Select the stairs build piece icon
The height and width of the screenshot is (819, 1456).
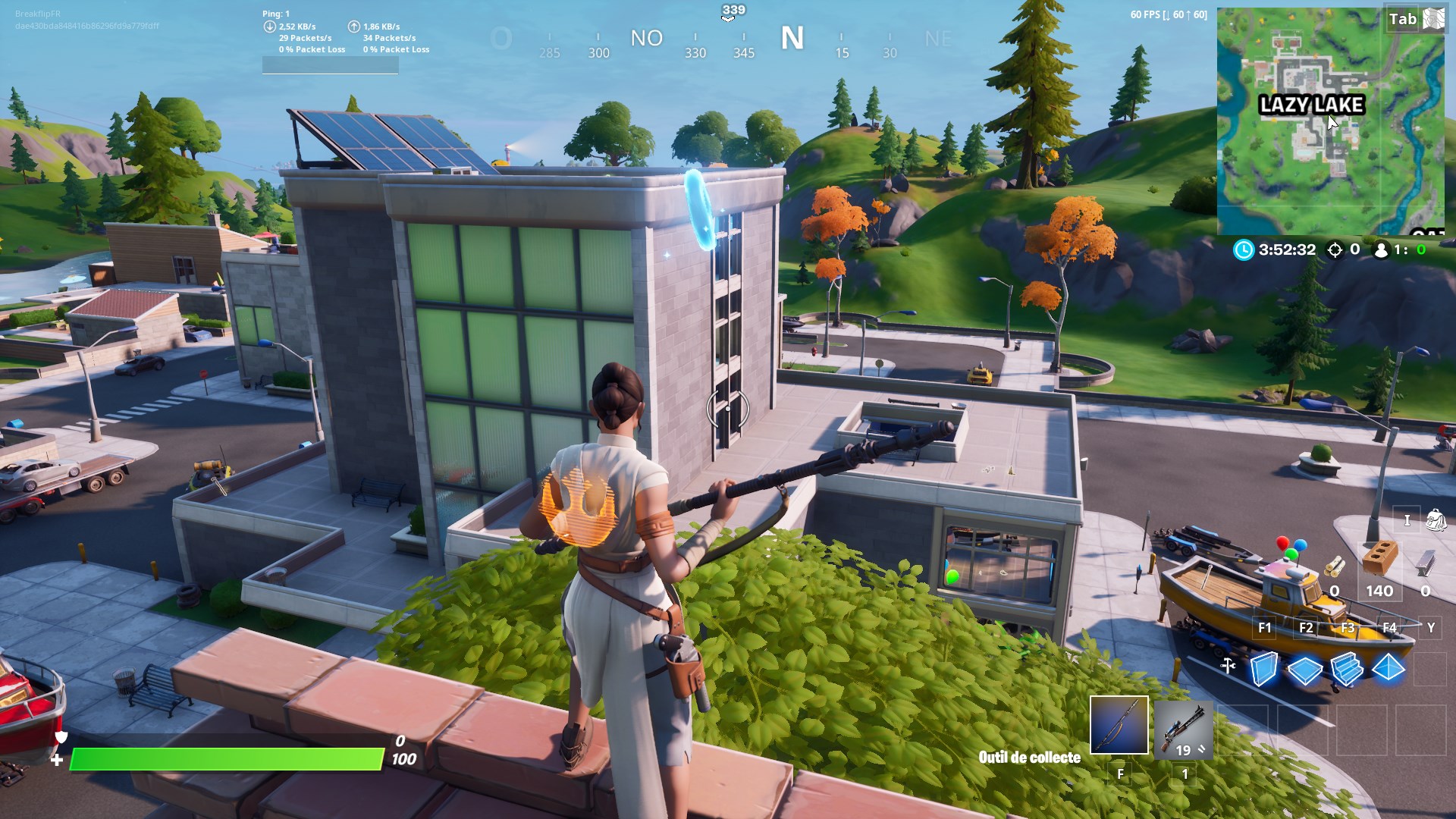pos(1348,669)
